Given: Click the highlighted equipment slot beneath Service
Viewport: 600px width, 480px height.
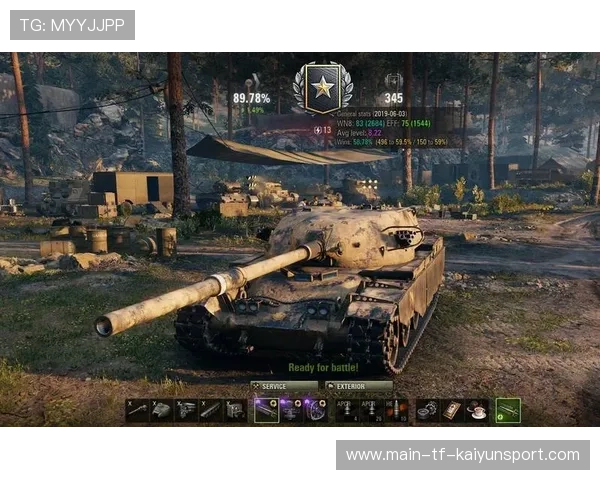Looking at the screenshot, I should (x=266, y=410).
